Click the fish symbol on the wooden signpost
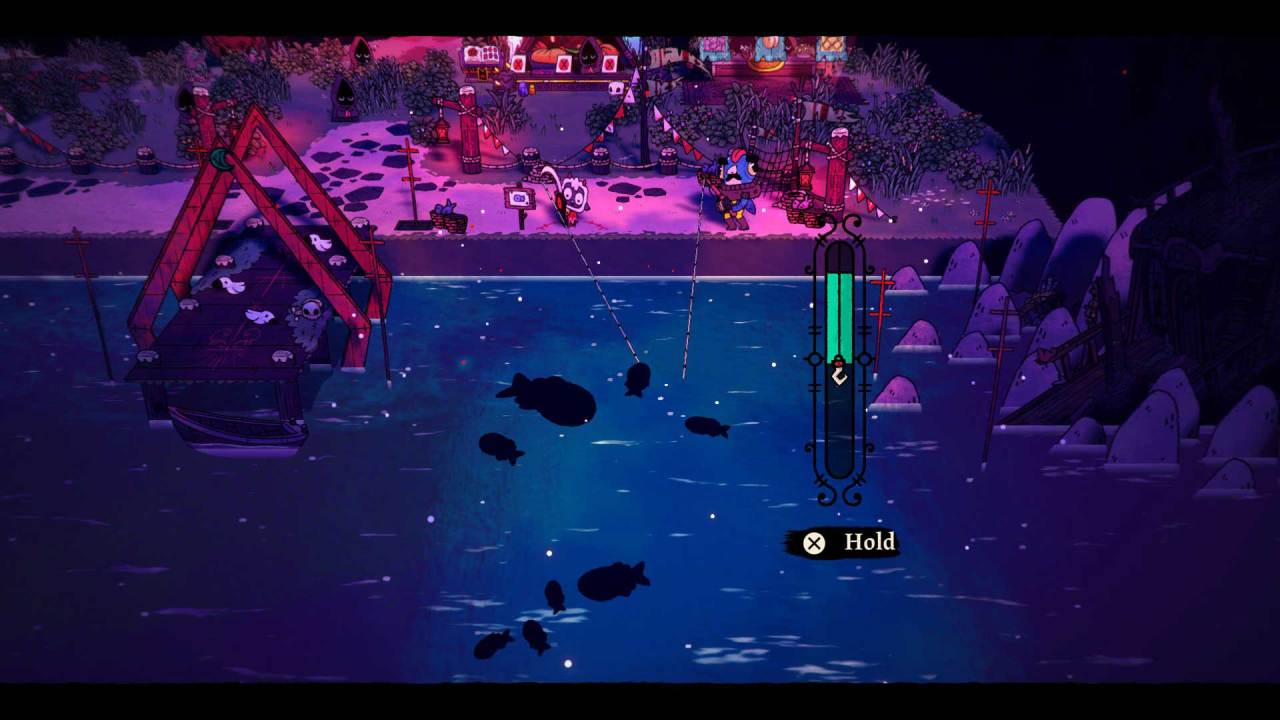The width and height of the screenshot is (1280, 720). (519, 199)
